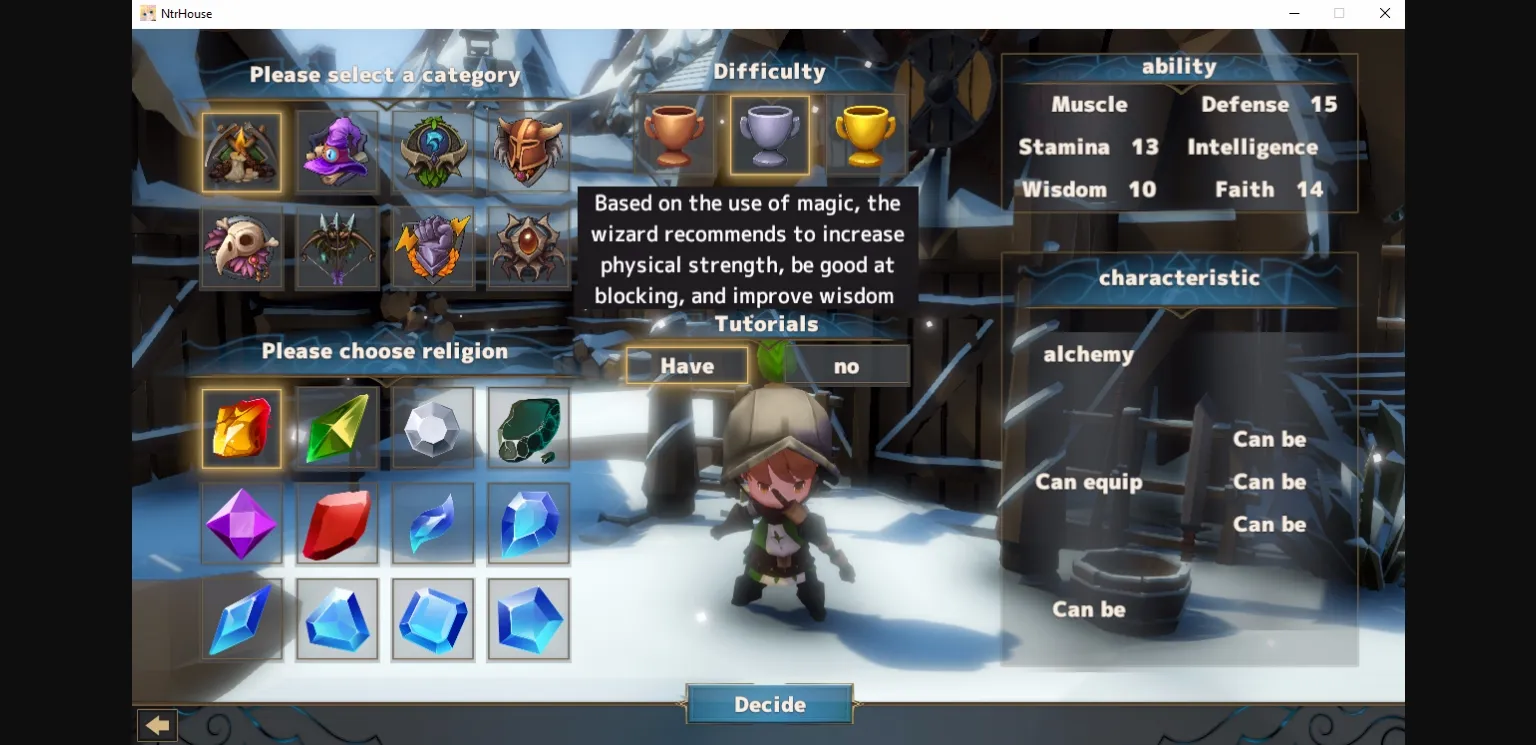Select the spider amulet category icon
Image resolution: width=1536 pixels, height=745 pixels.
click(x=529, y=247)
